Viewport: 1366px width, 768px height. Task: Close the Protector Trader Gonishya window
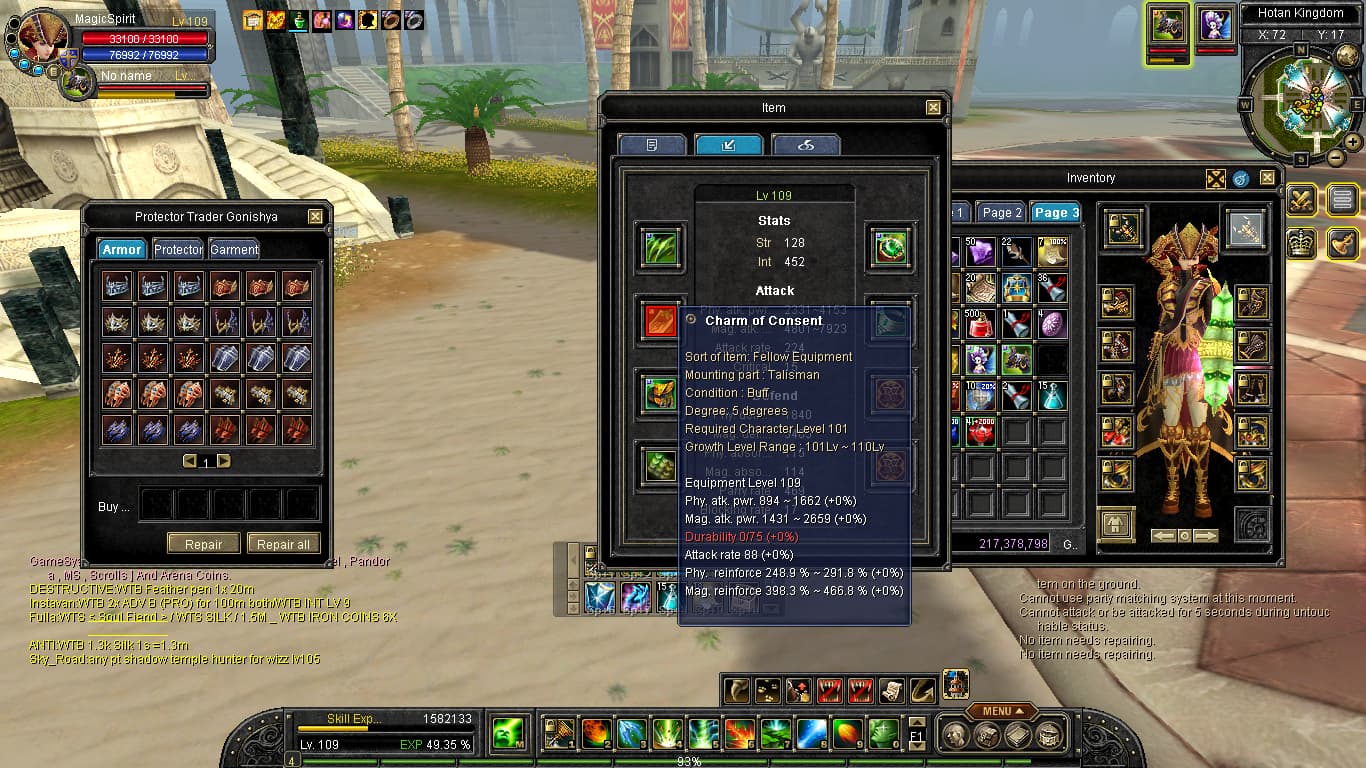(315, 216)
